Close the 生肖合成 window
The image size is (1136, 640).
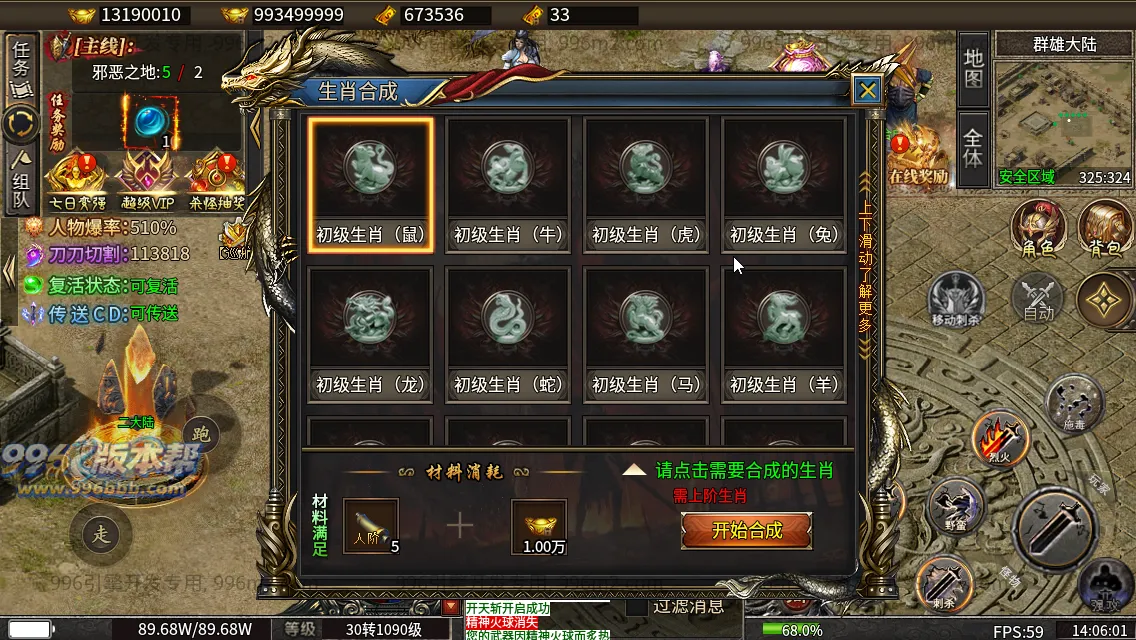tap(867, 90)
